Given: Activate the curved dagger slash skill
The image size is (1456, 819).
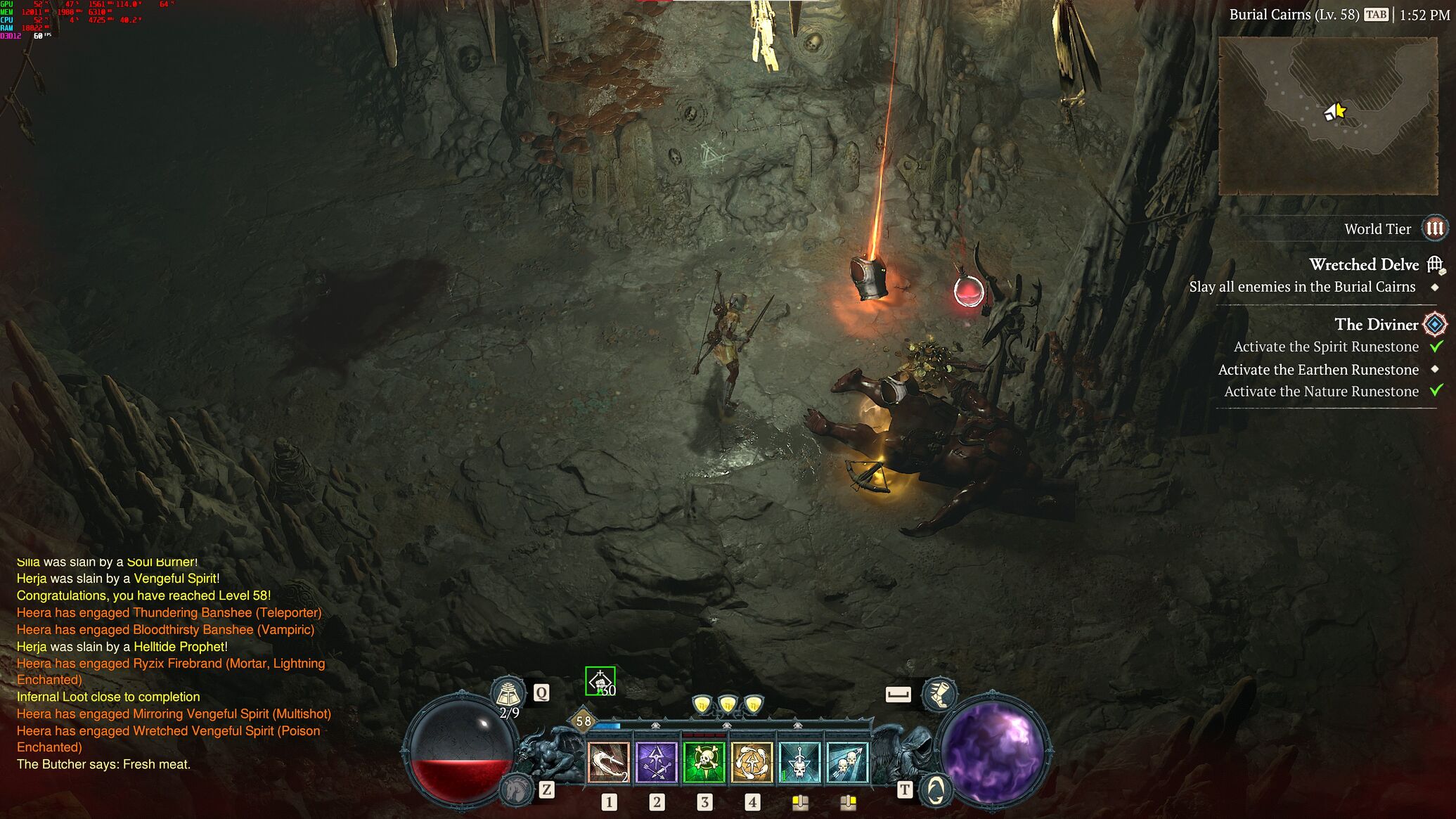Looking at the screenshot, I should (608, 762).
